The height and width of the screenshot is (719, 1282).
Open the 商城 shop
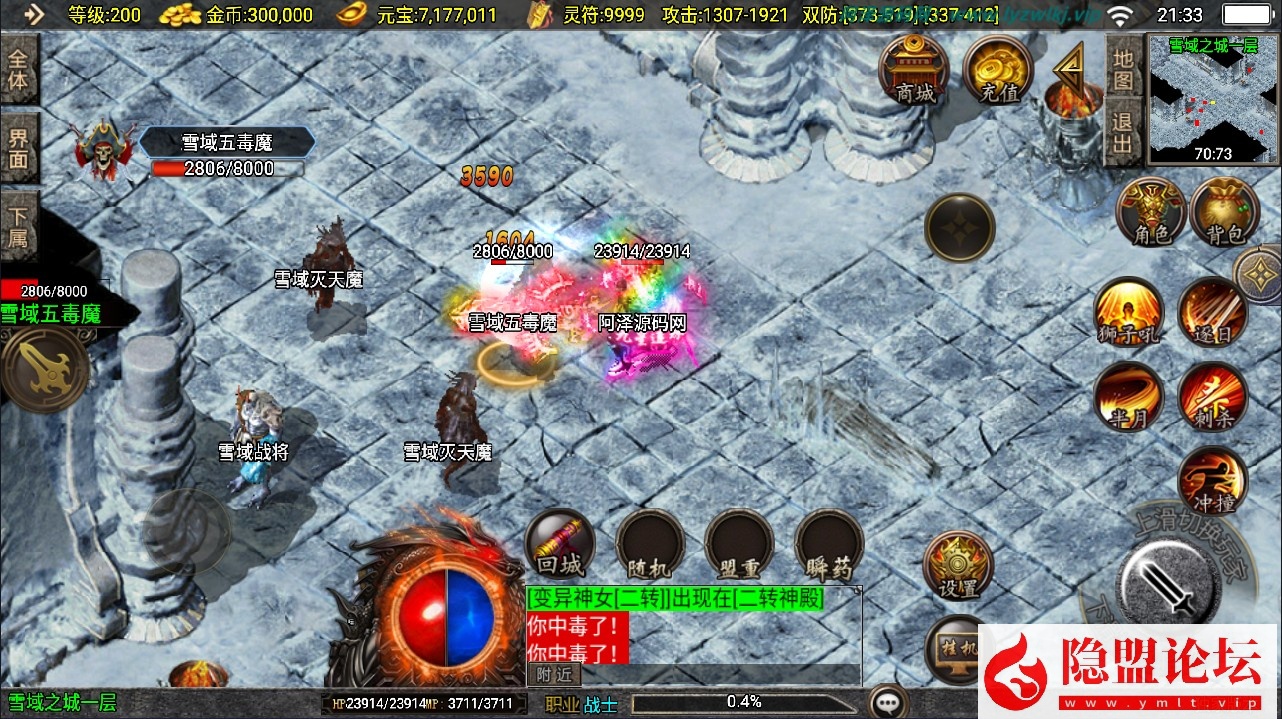(x=914, y=69)
